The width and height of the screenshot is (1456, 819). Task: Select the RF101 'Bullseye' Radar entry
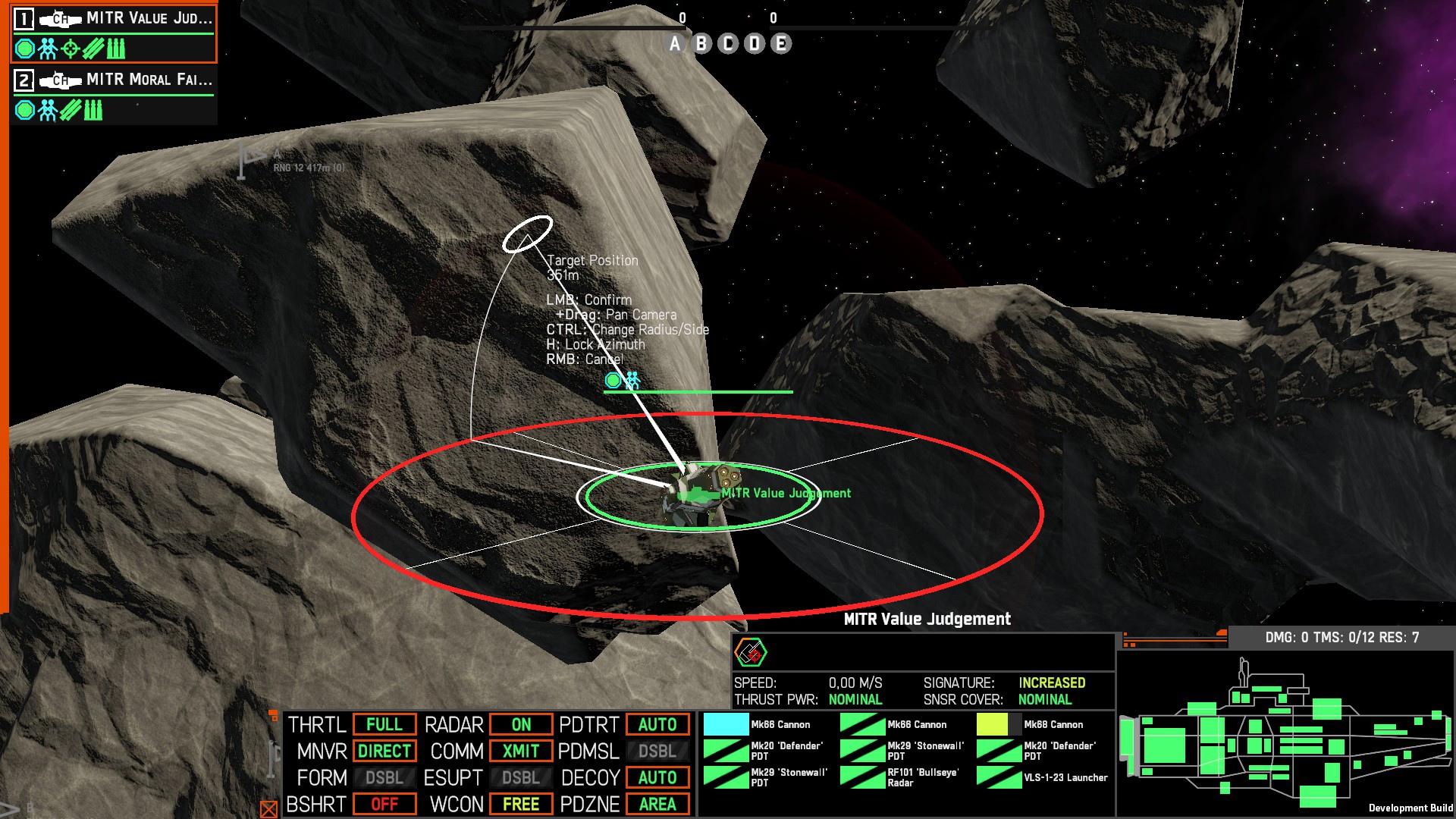click(902, 778)
